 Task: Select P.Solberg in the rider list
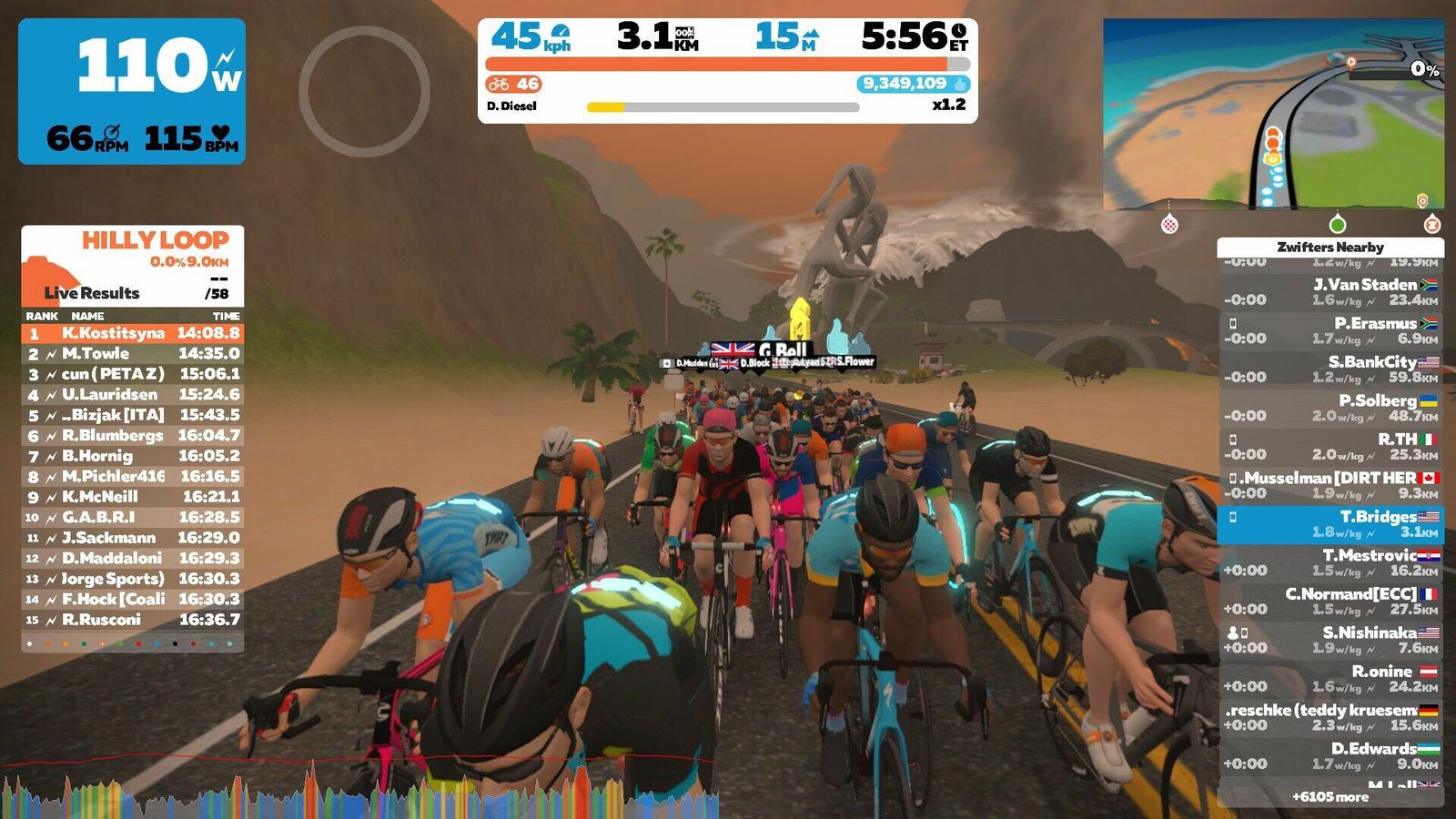(1330, 408)
